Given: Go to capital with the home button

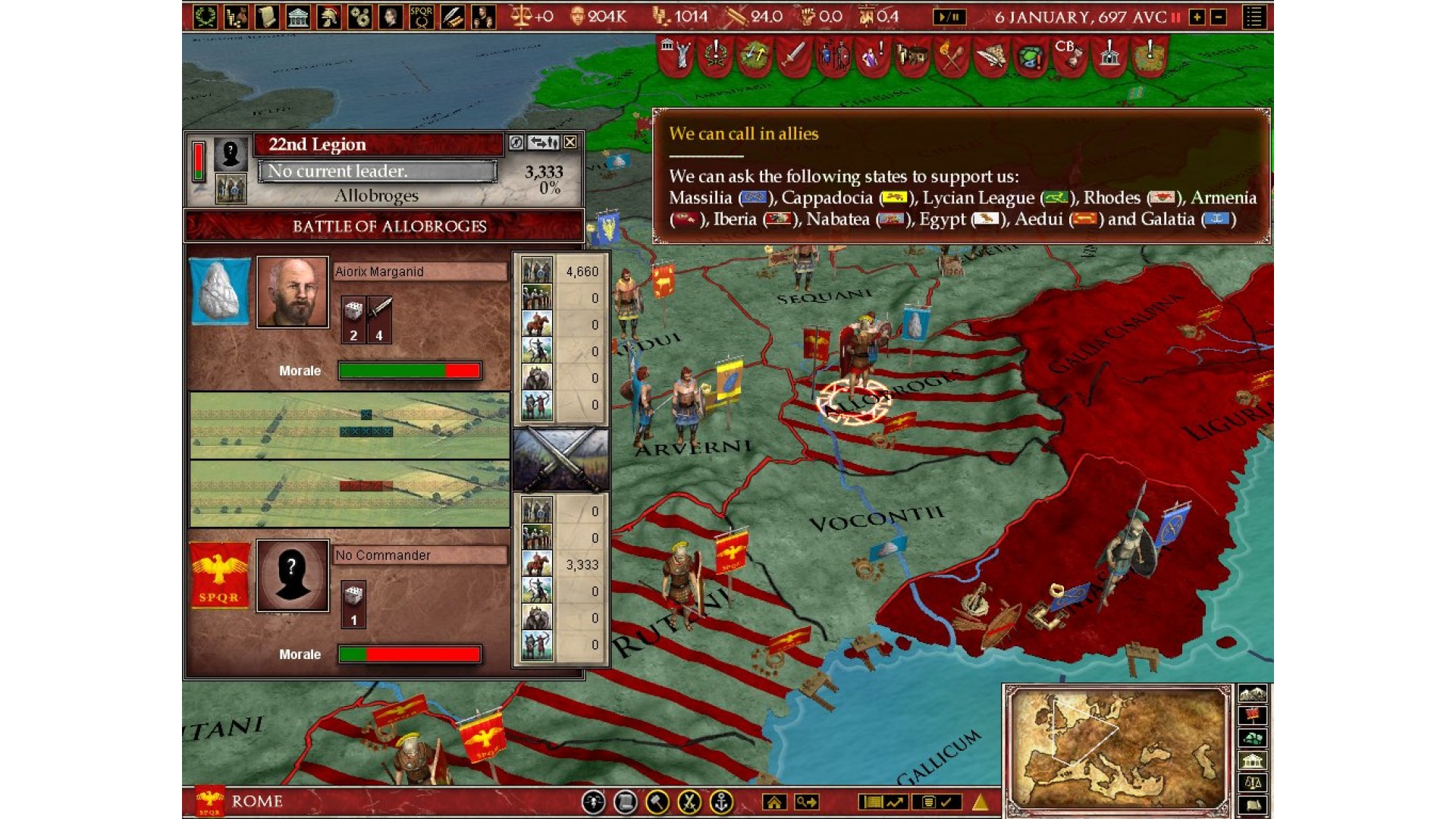Looking at the screenshot, I should pyautogui.click(x=774, y=802).
